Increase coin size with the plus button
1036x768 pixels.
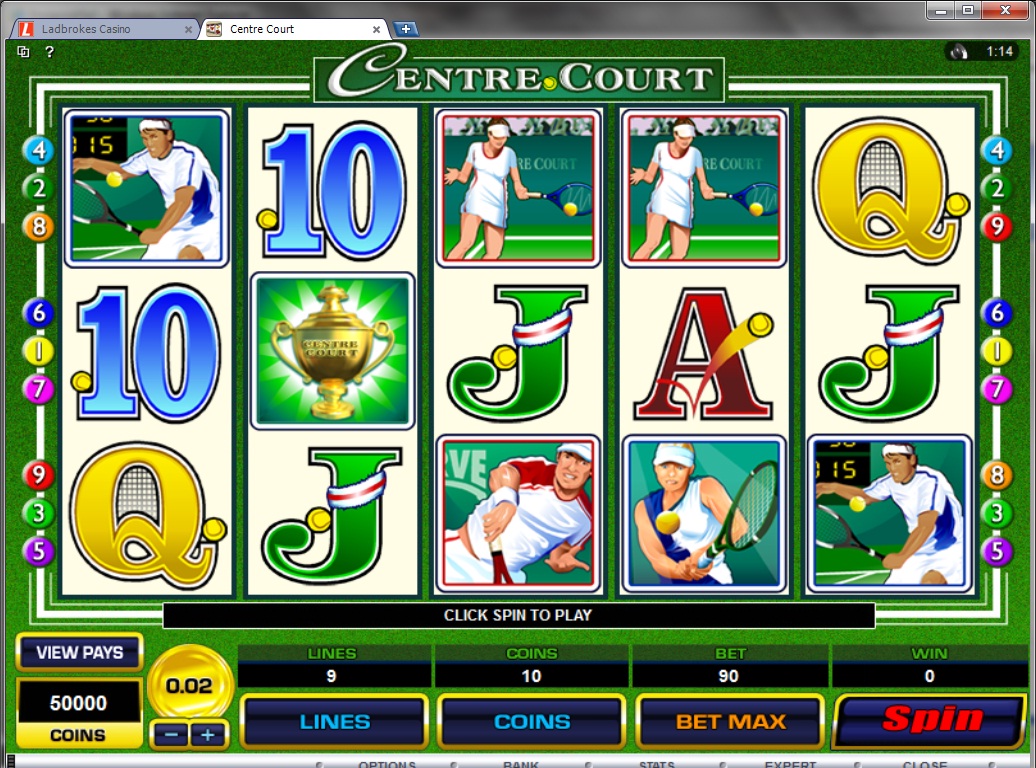pos(208,735)
